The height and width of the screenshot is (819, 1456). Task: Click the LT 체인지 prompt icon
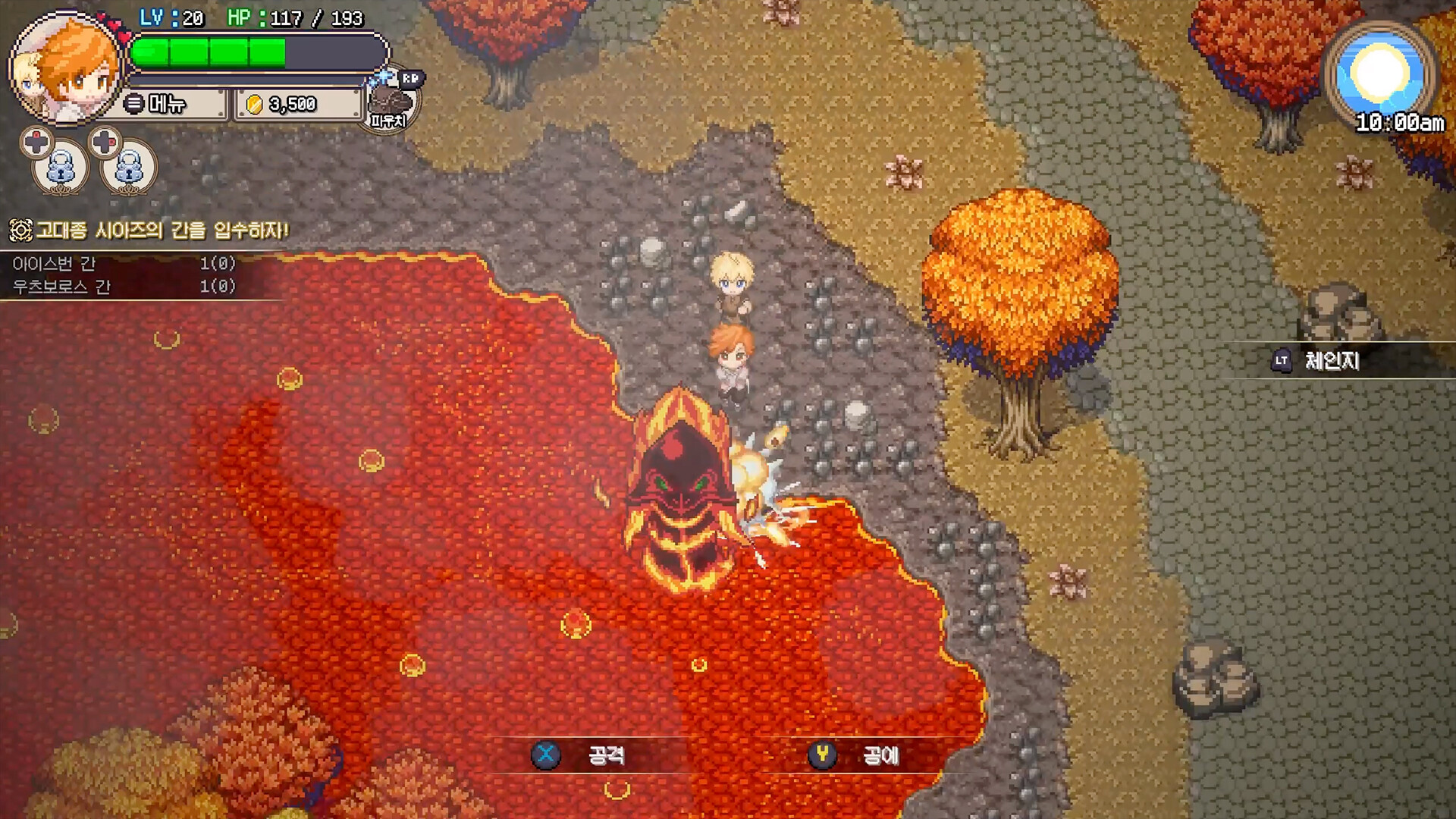1282,362
